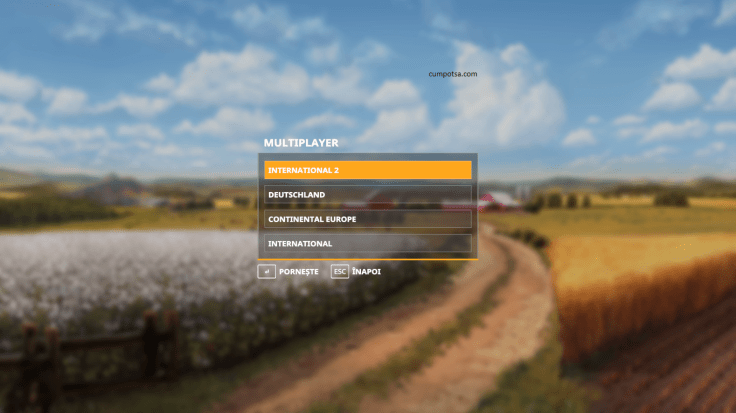The width and height of the screenshot is (736, 413).
Task: Click the Pornește start button
Action: pos(289,271)
